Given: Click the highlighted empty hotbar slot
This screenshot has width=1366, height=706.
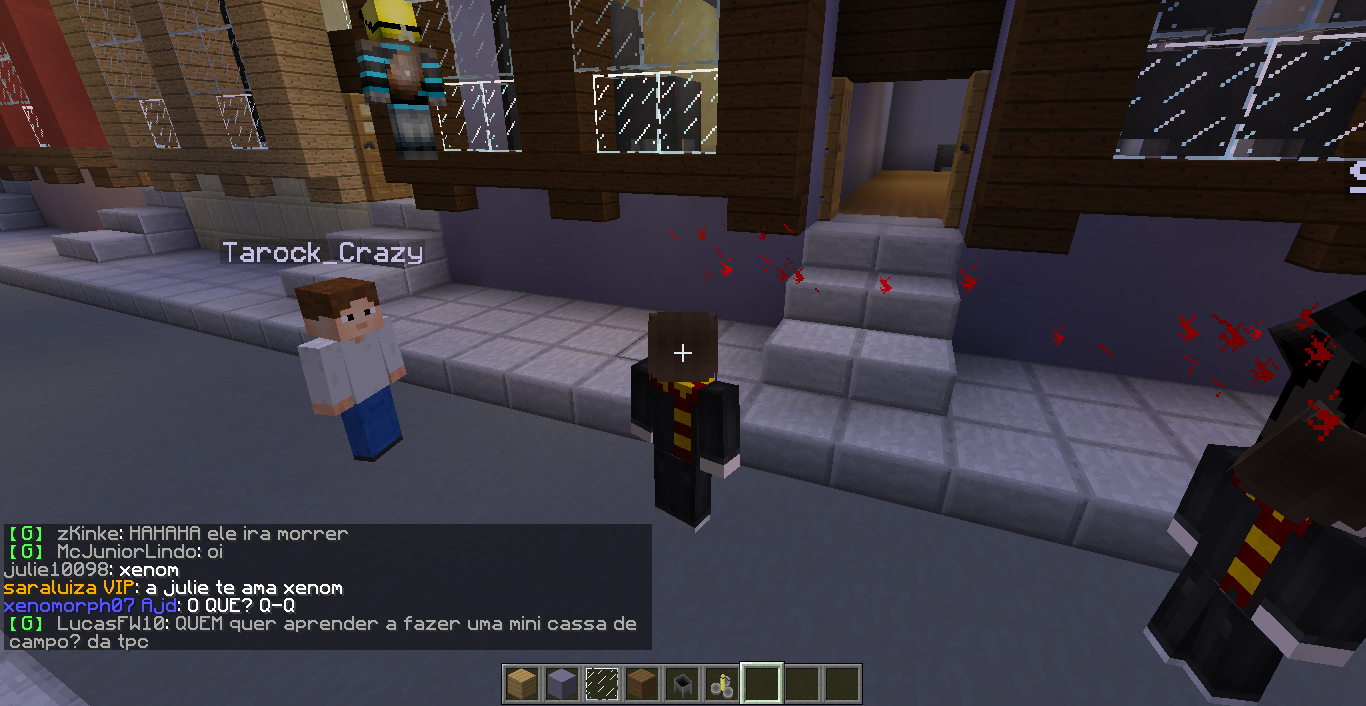Looking at the screenshot, I should click(761, 684).
